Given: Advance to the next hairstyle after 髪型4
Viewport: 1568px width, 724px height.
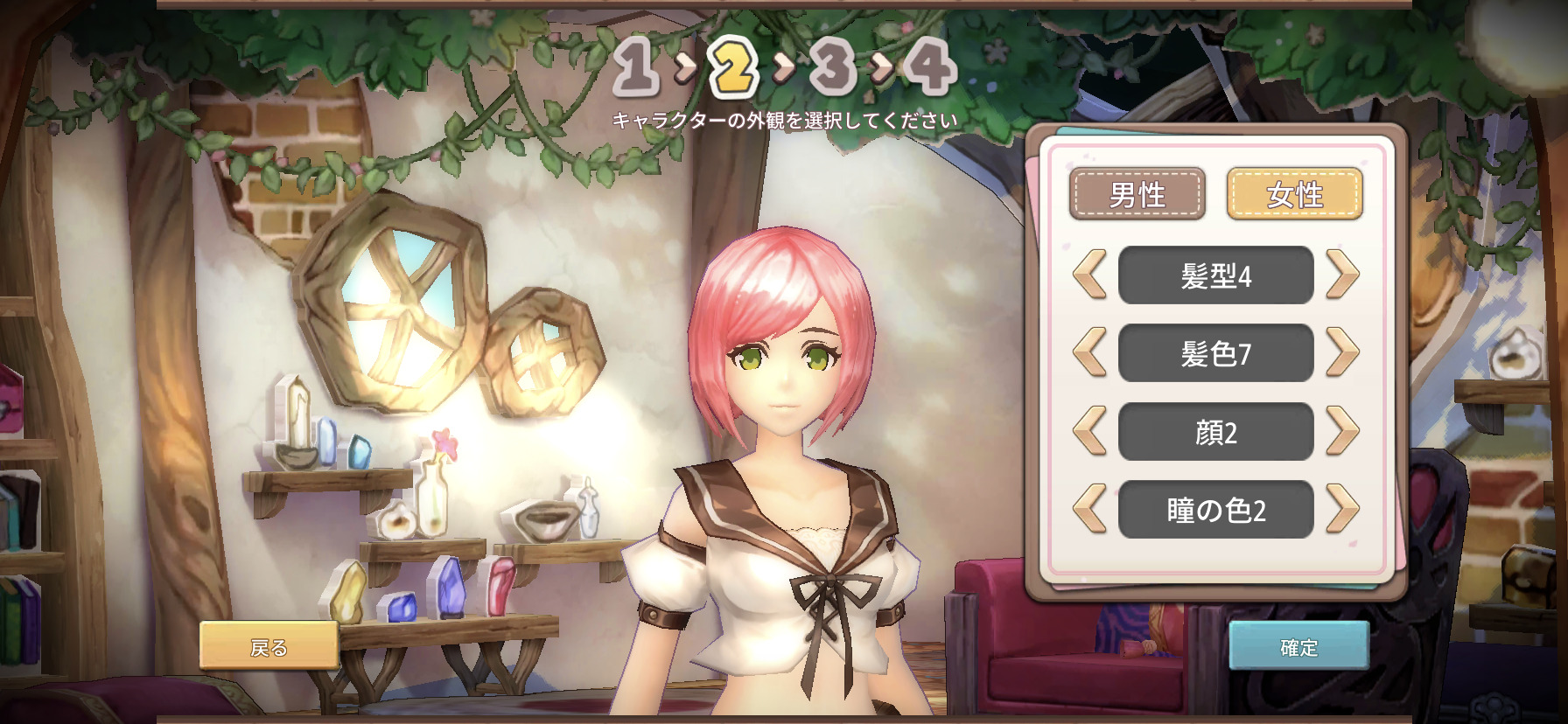Looking at the screenshot, I should click(1341, 275).
